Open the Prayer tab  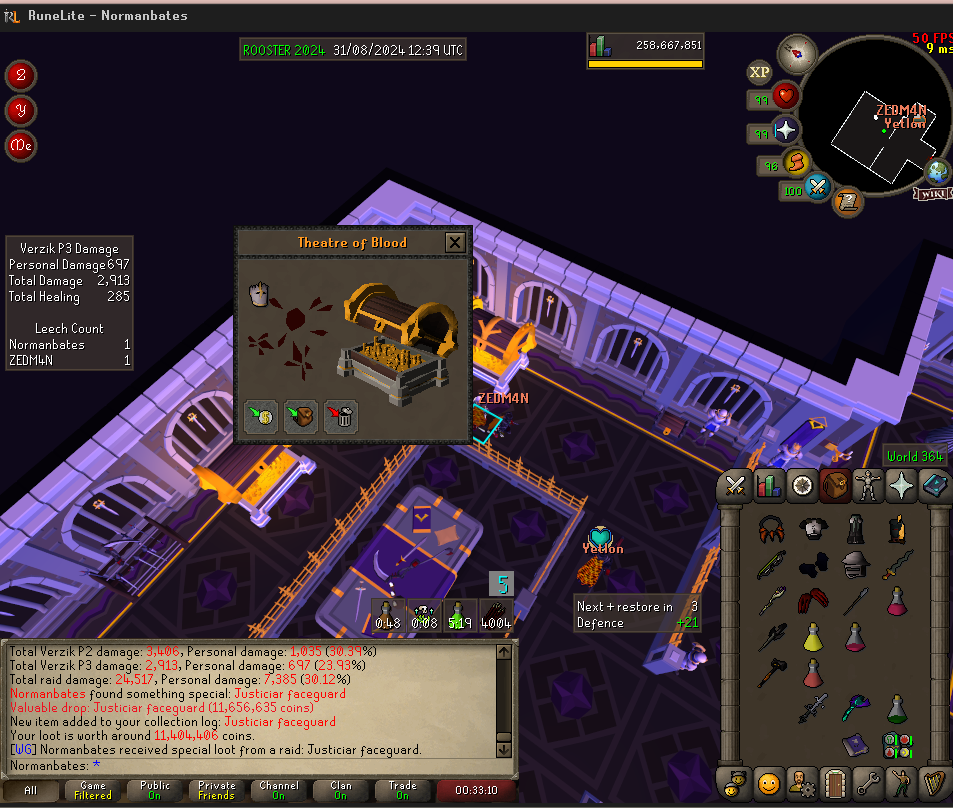(901, 487)
